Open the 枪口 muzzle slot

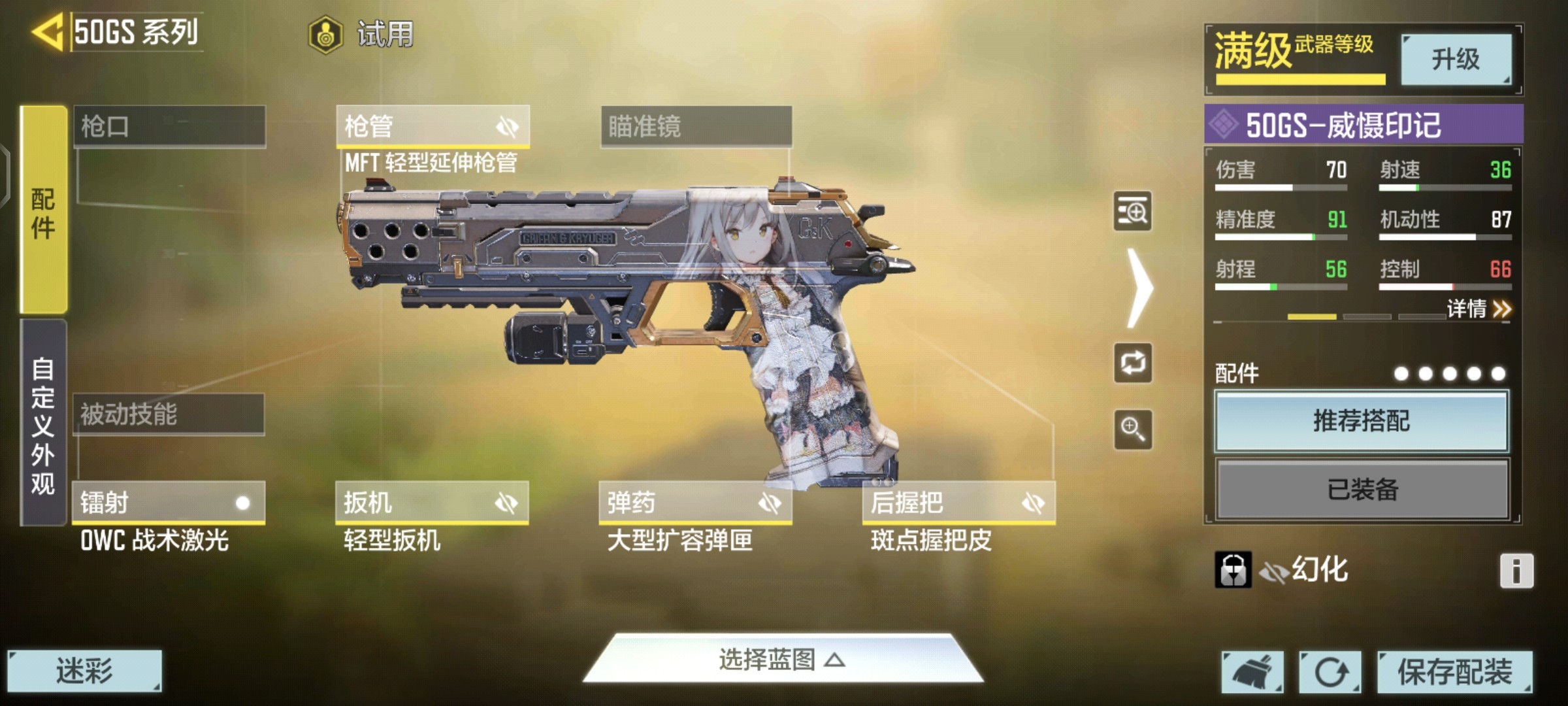(169, 126)
